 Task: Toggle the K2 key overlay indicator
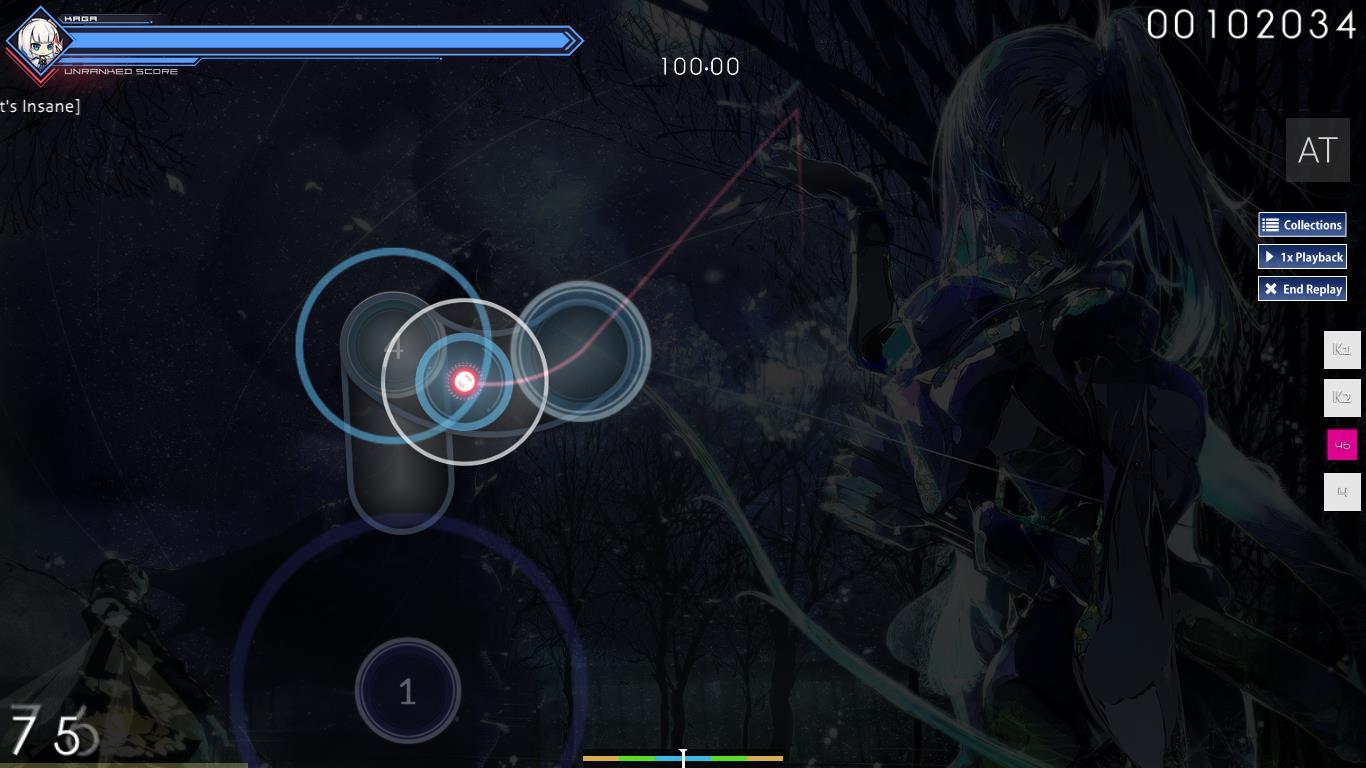coord(1341,397)
